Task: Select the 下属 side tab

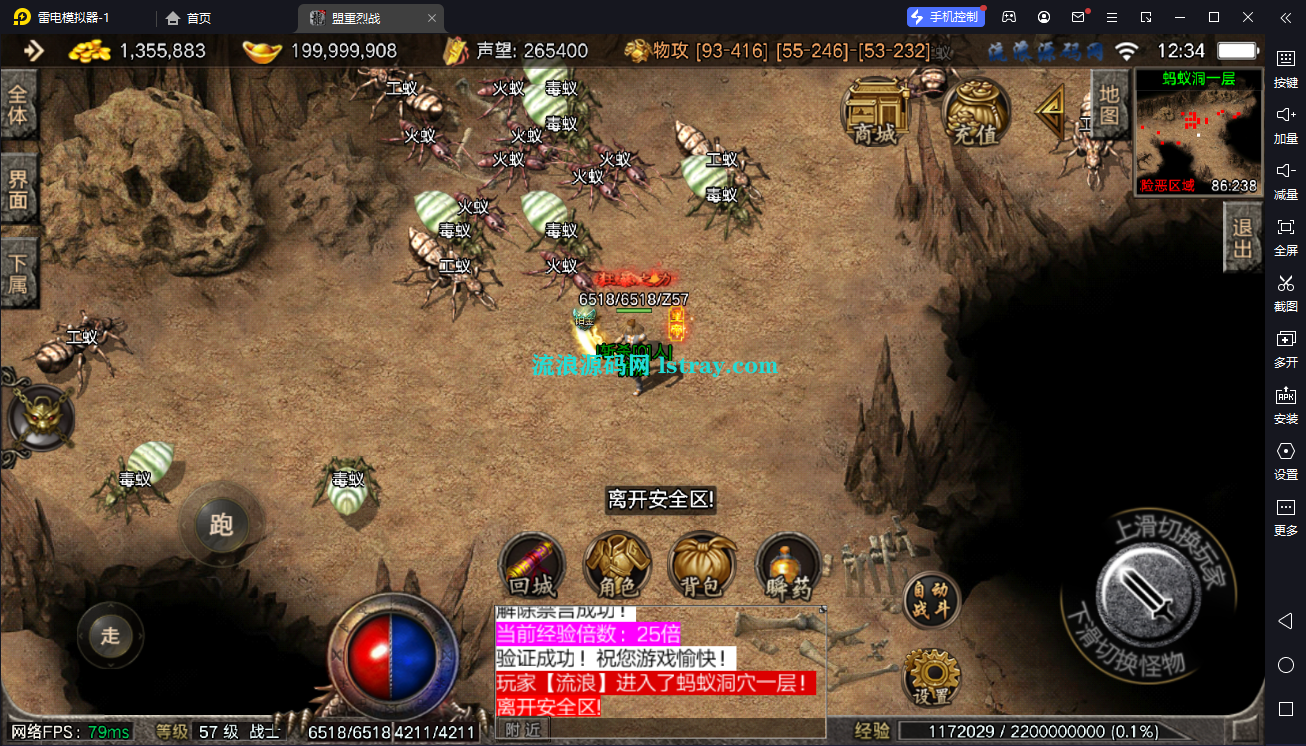Action: [x=18, y=272]
